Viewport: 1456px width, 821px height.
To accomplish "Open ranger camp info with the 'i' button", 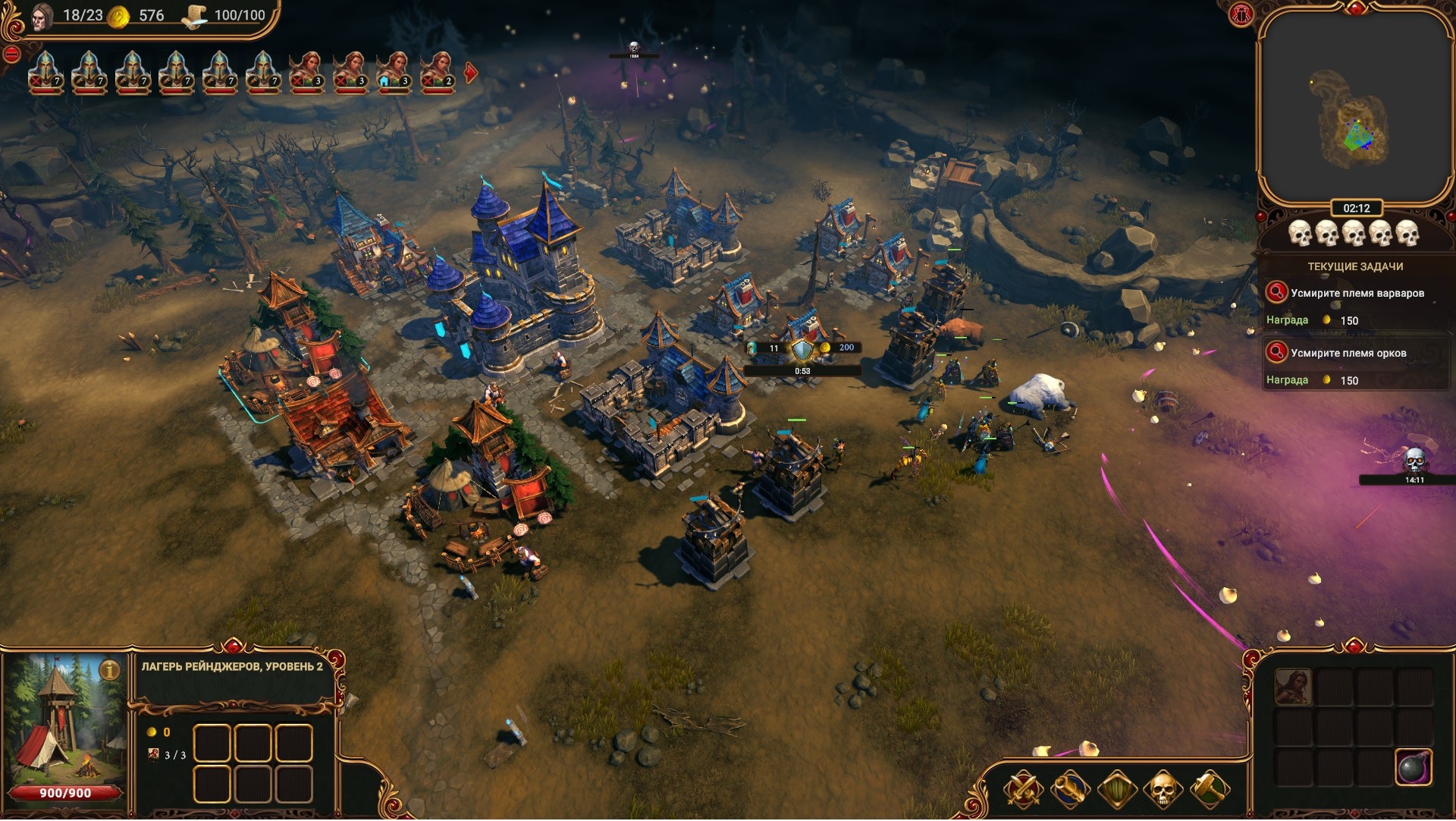I will (x=111, y=671).
